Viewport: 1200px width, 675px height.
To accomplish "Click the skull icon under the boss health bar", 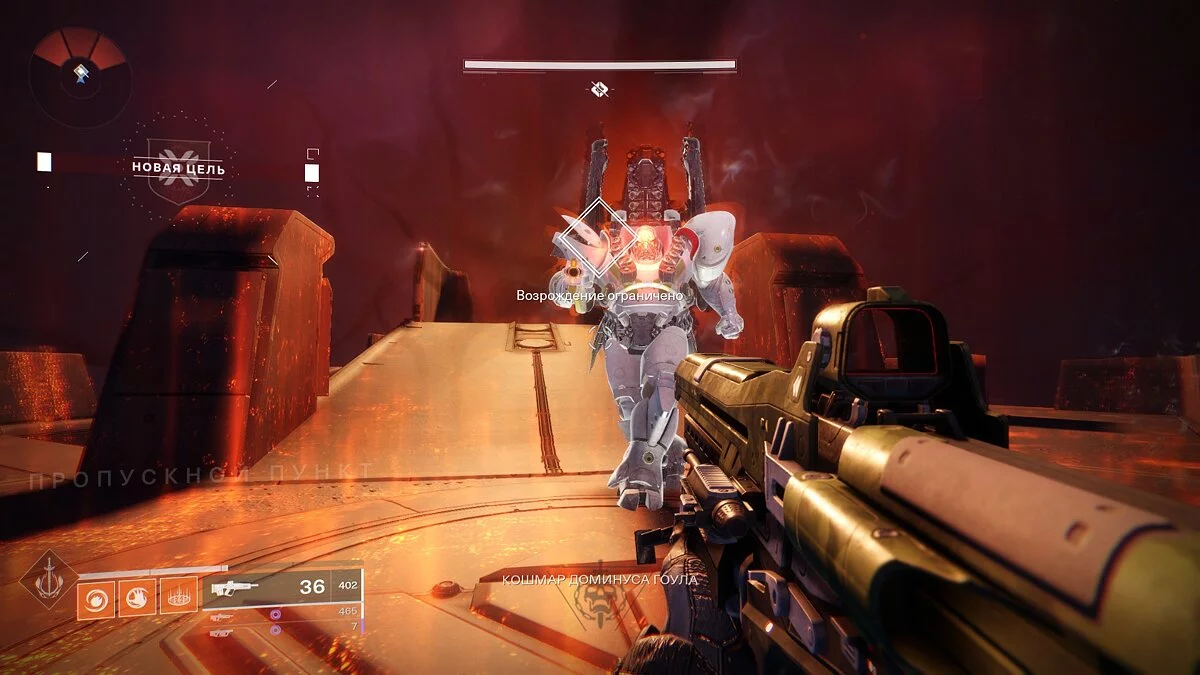I will tap(599, 91).
